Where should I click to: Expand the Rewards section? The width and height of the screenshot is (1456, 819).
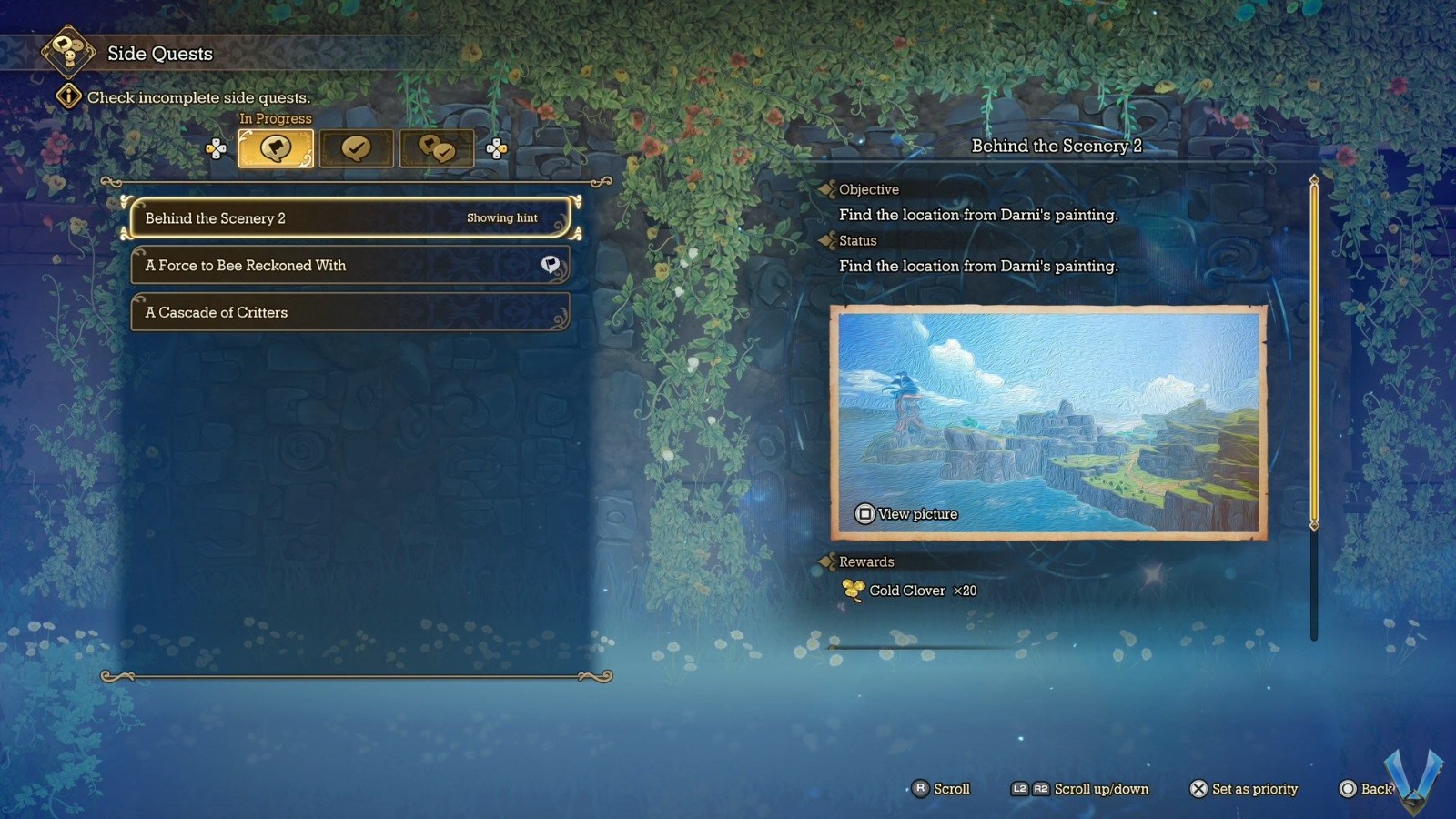click(x=829, y=562)
